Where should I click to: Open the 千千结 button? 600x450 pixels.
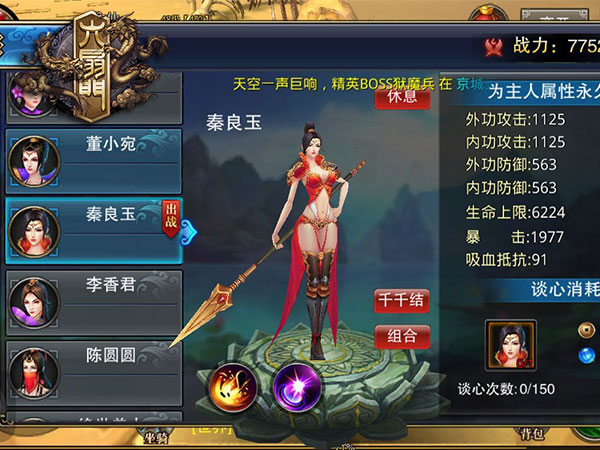pyautogui.click(x=402, y=300)
